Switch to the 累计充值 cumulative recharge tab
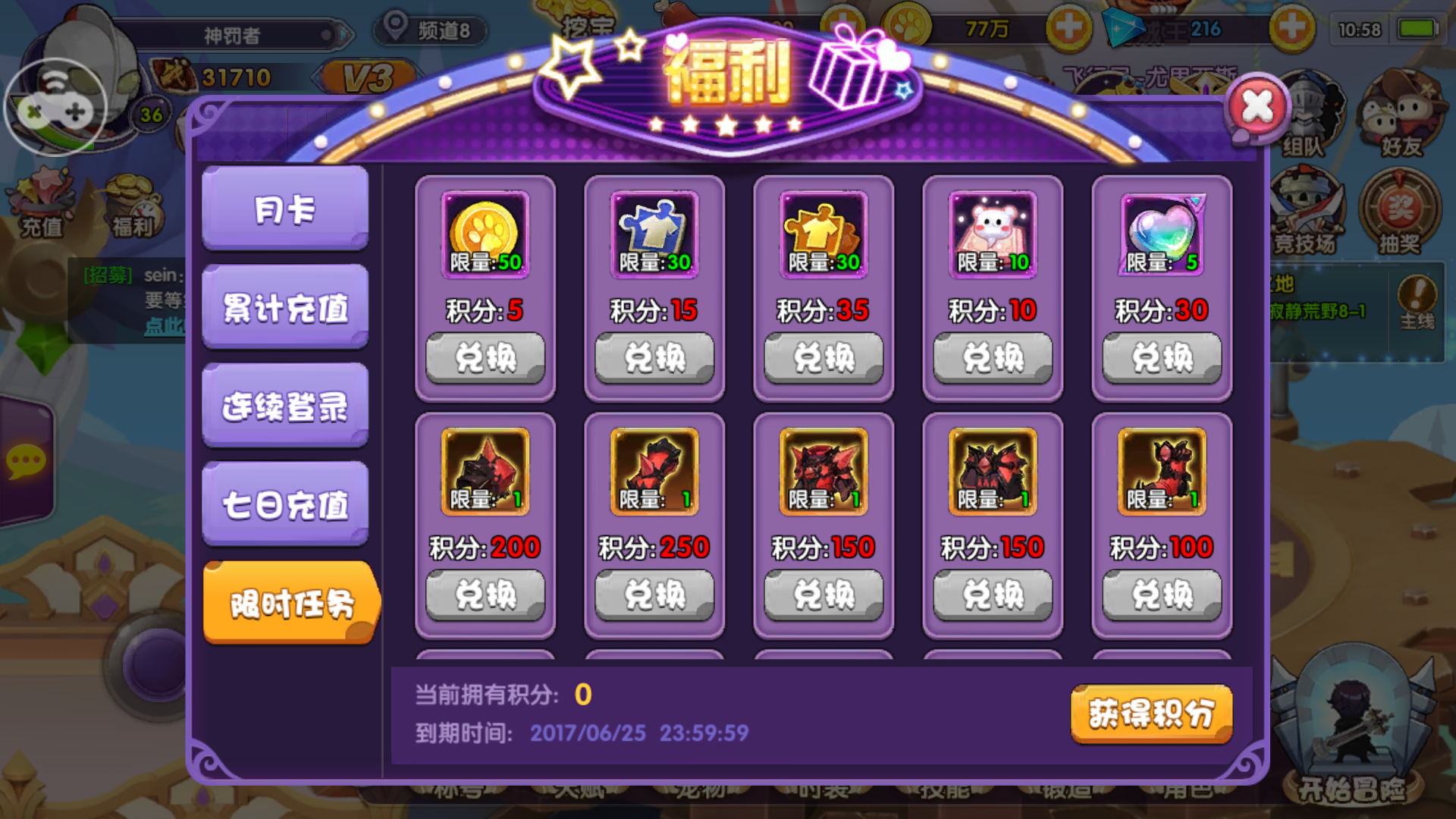Screen dimensions: 1456x819 pos(284,307)
